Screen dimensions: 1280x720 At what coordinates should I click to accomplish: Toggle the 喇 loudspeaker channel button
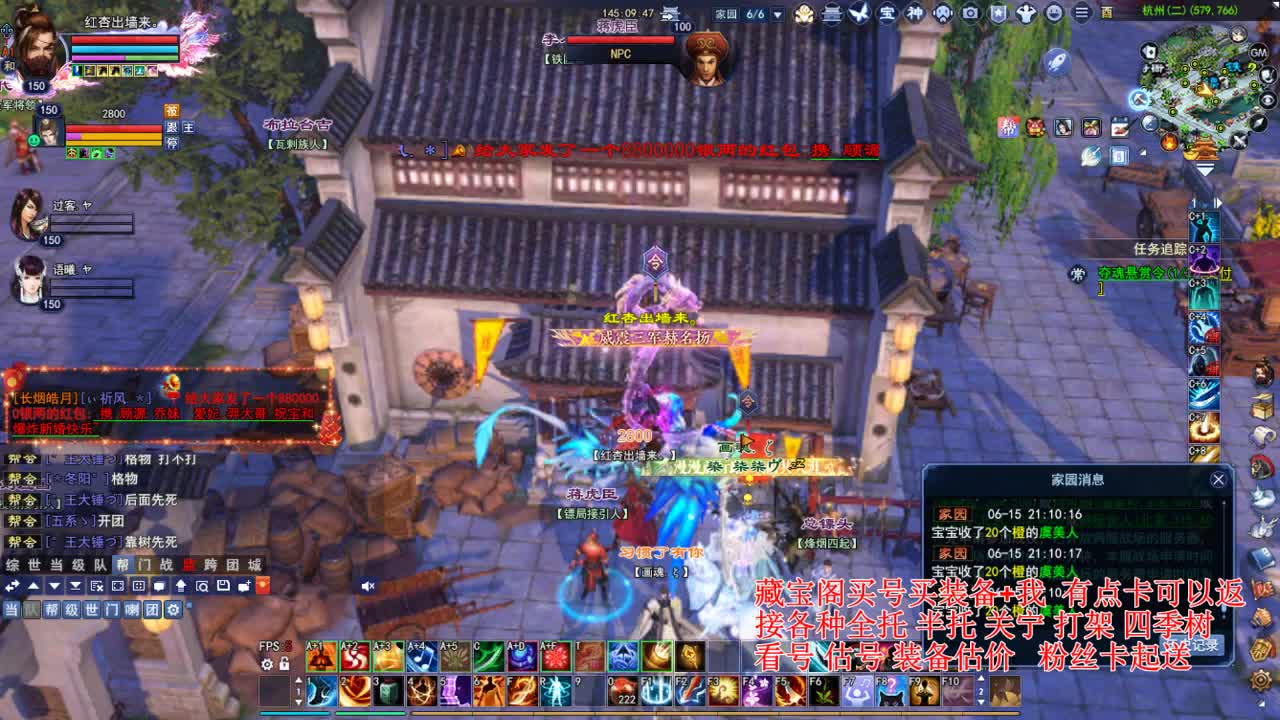131,610
